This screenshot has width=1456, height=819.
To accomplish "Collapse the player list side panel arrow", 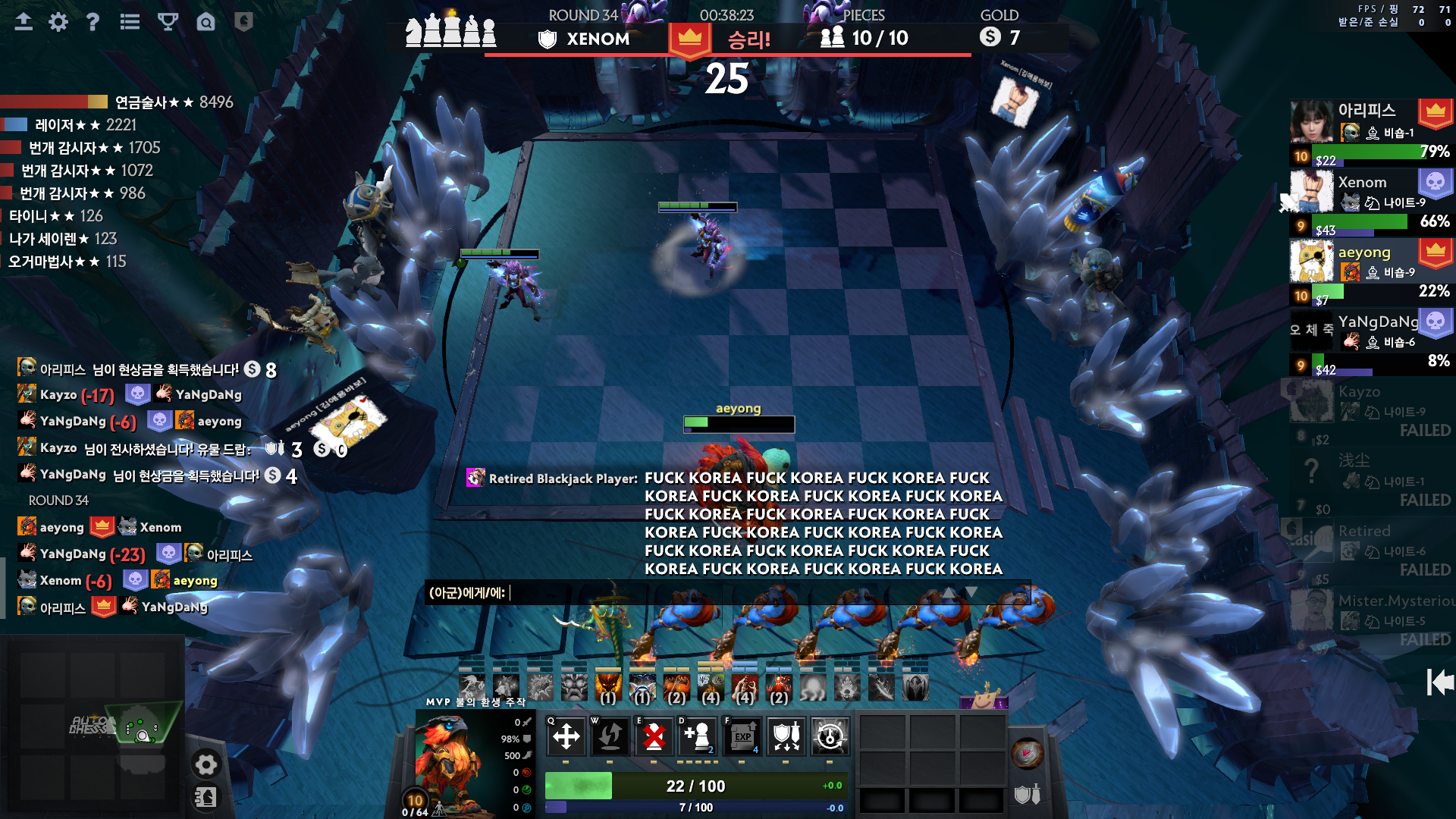I will click(x=1439, y=682).
